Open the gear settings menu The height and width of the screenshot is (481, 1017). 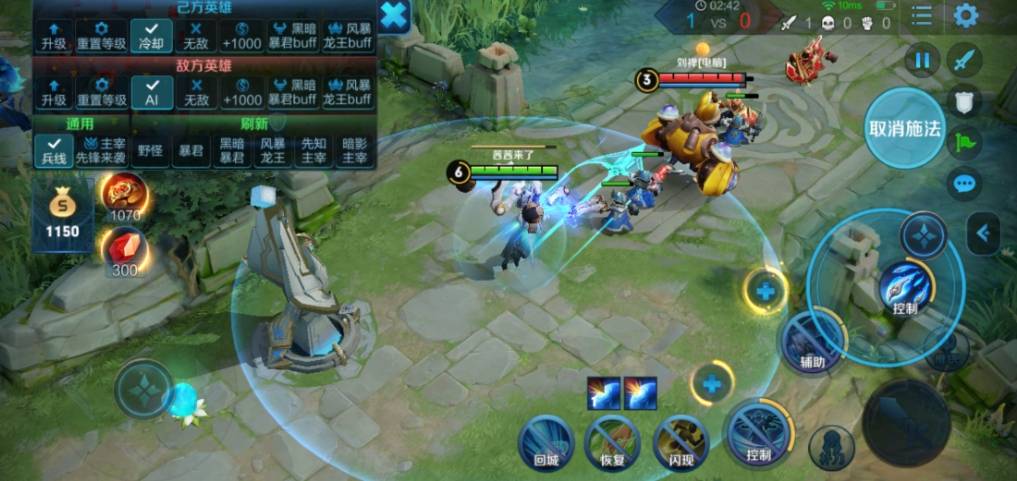click(x=965, y=16)
